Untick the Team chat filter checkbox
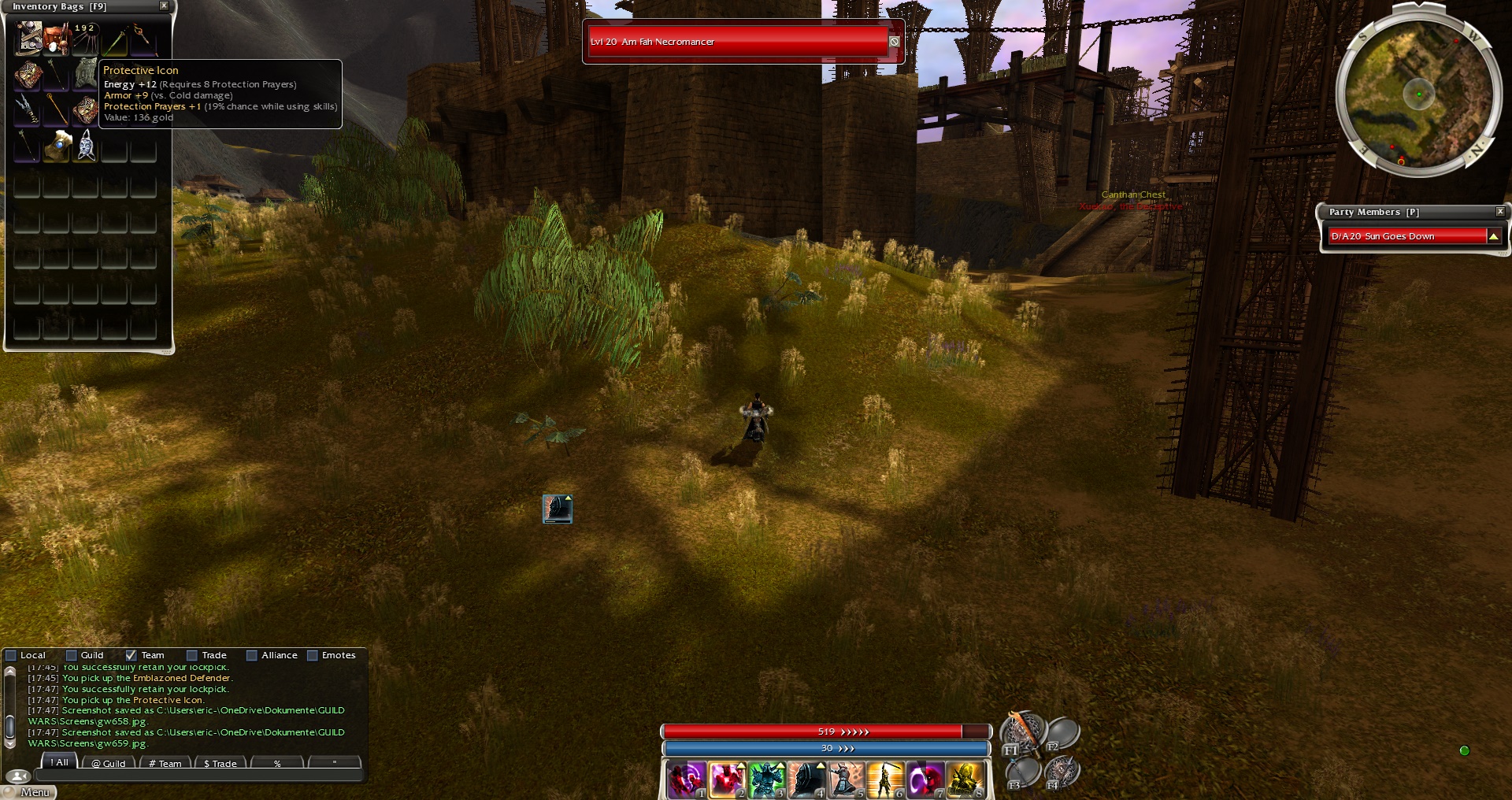The image size is (1512, 800). (x=131, y=655)
